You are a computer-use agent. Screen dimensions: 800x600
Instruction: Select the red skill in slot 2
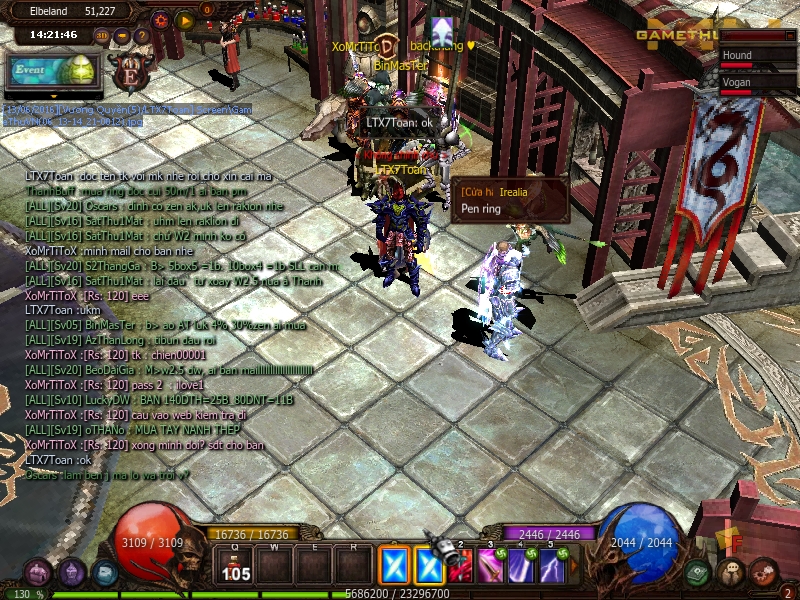[x=461, y=566]
